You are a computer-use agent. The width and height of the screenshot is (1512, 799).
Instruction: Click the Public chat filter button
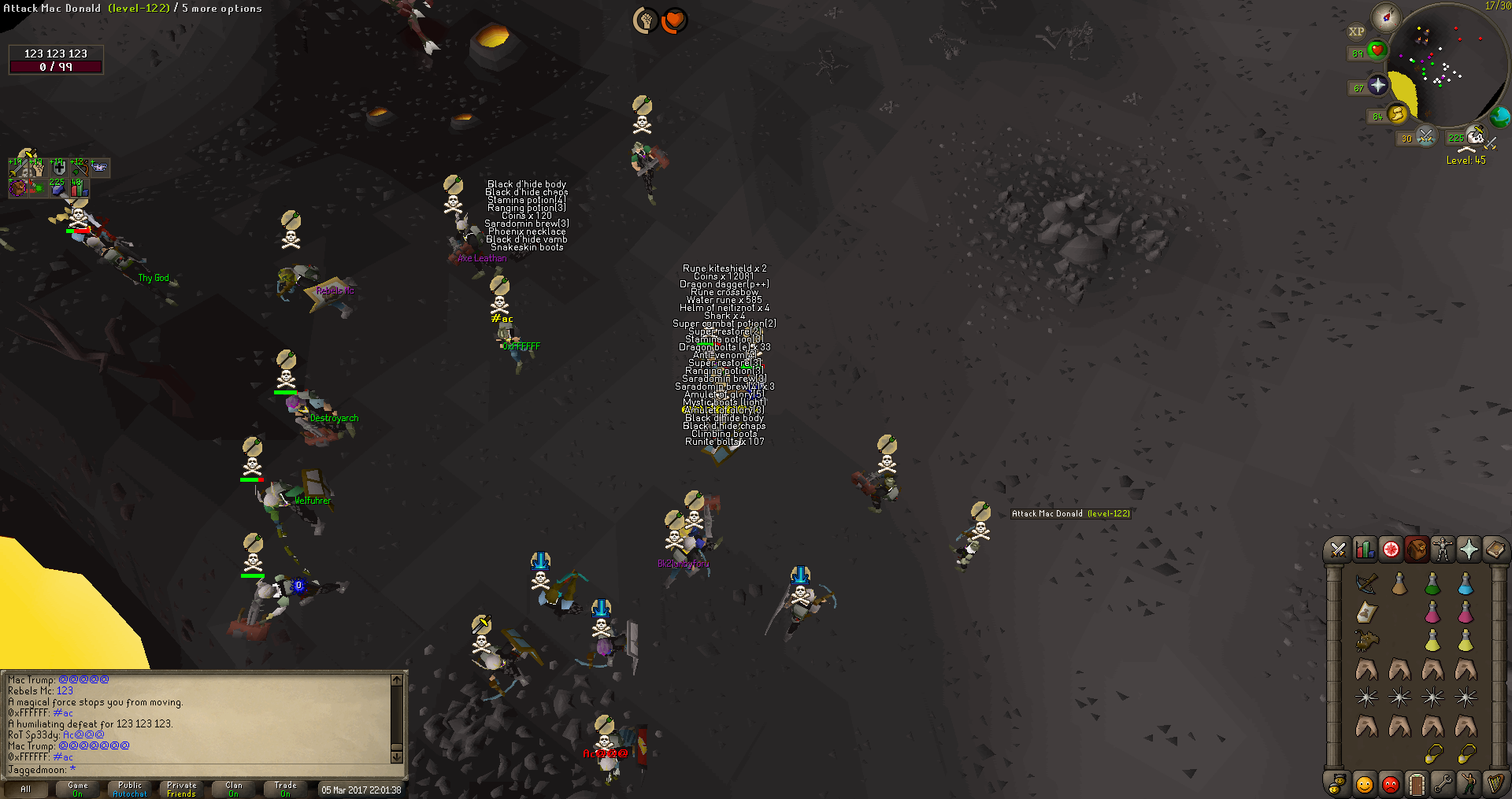[x=130, y=789]
